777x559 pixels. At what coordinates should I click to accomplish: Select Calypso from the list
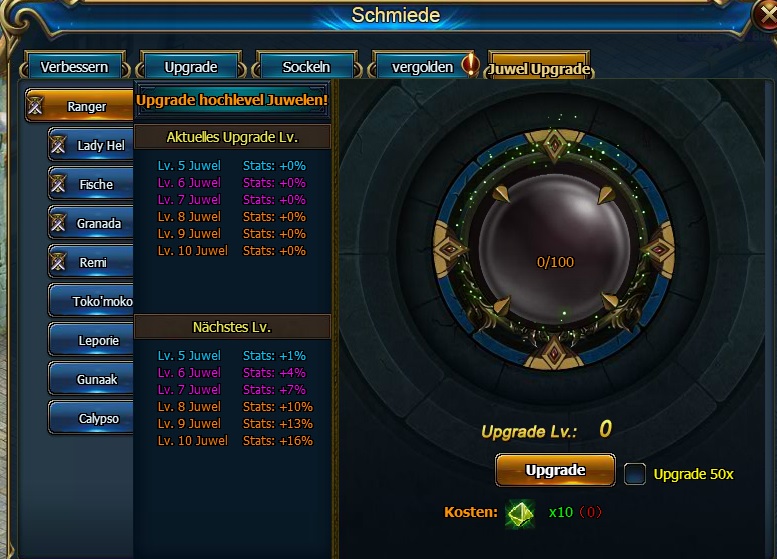(x=92, y=418)
